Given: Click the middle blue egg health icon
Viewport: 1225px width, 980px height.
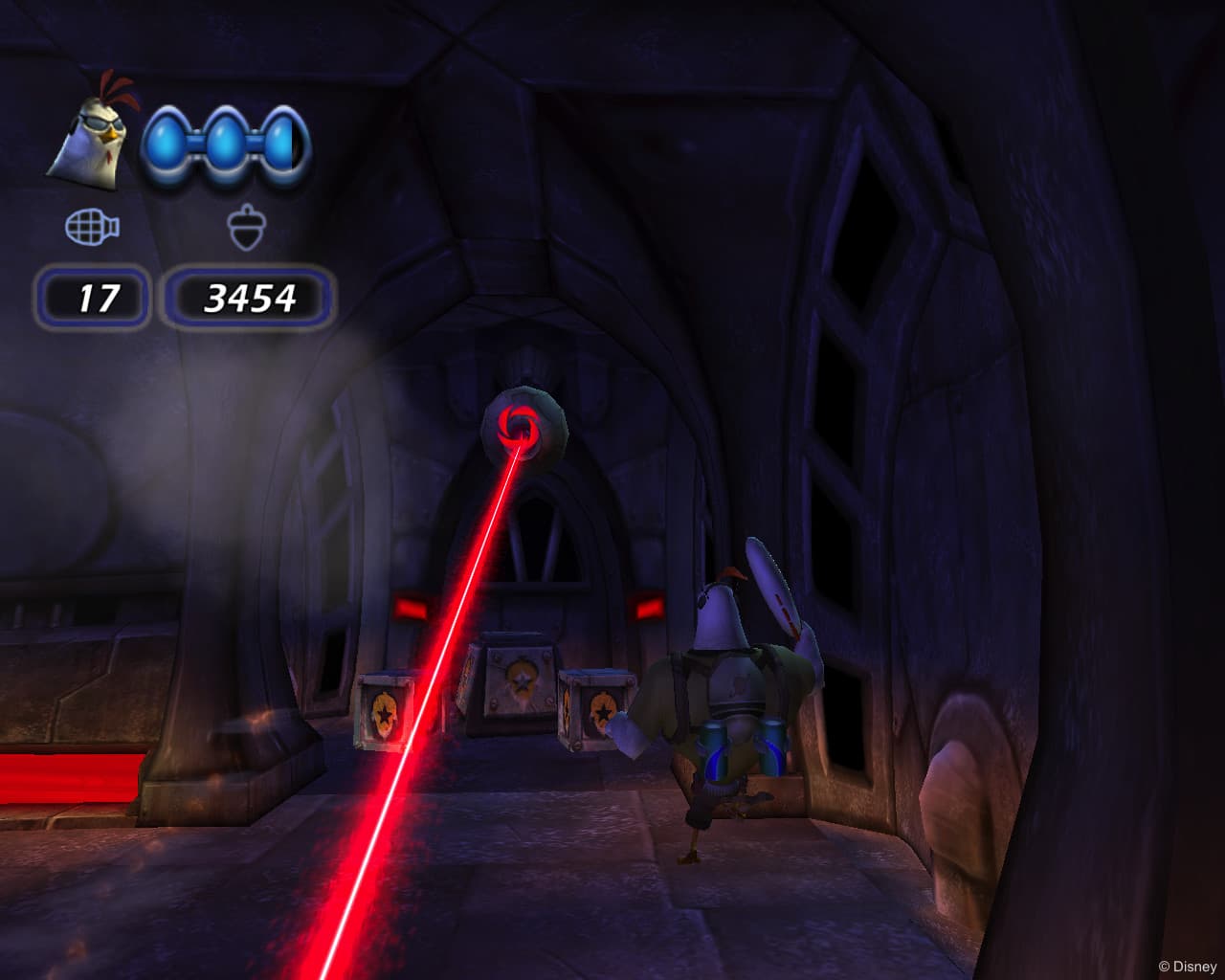Looking at the screenshot, I should (224, 142).
